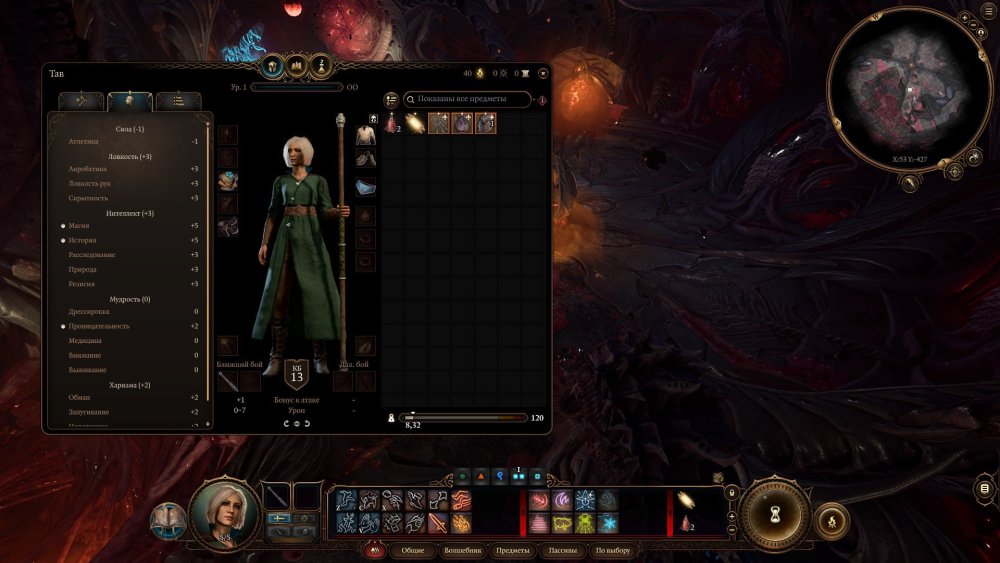Show the Предметы hotbar tab
Viewport: 1000px width, 563px height.
(513, 551)
